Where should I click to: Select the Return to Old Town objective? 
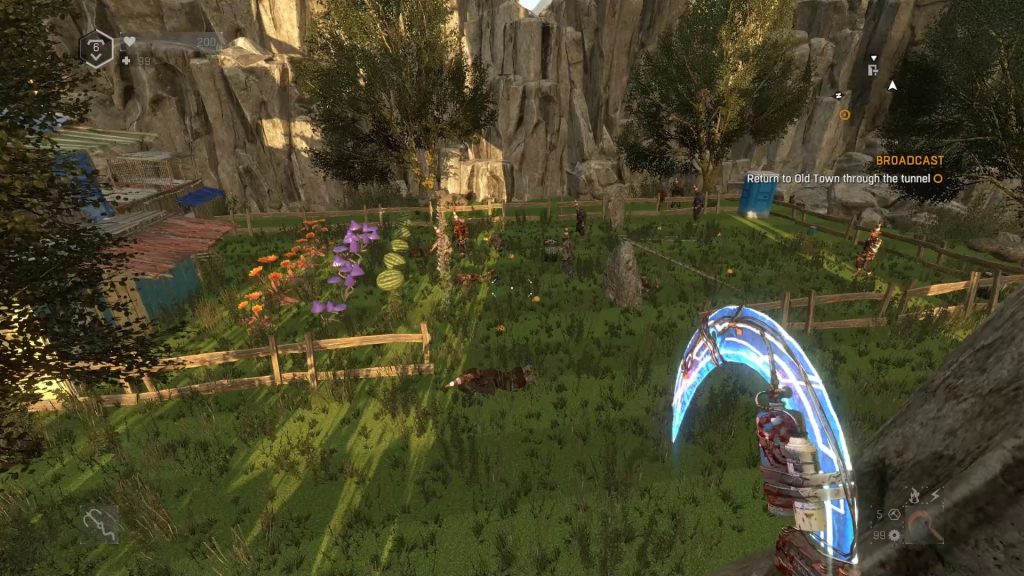pyautogui.click(x=838, y=179)
